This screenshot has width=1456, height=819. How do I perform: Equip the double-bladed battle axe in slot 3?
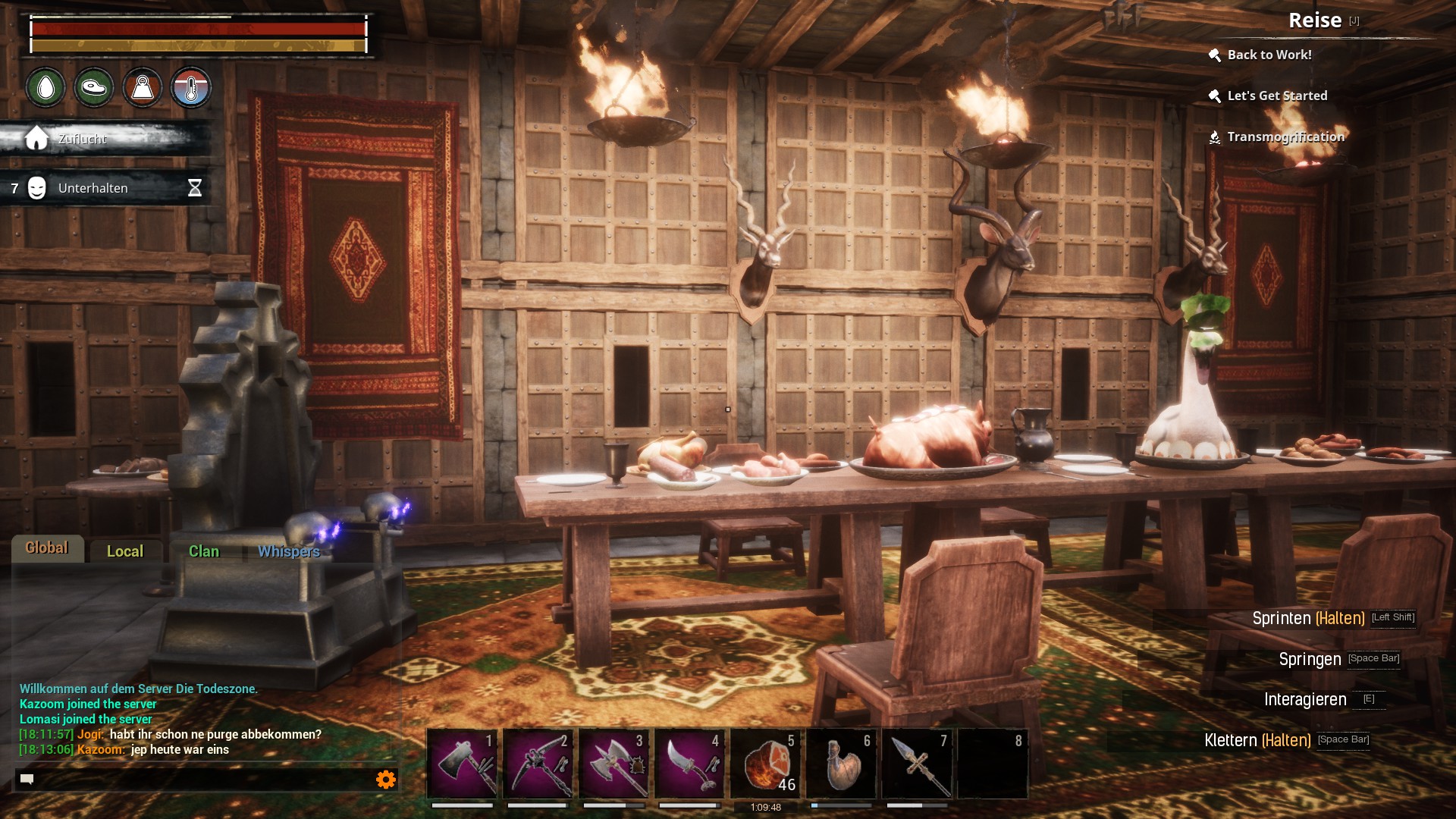coord(613,764)
